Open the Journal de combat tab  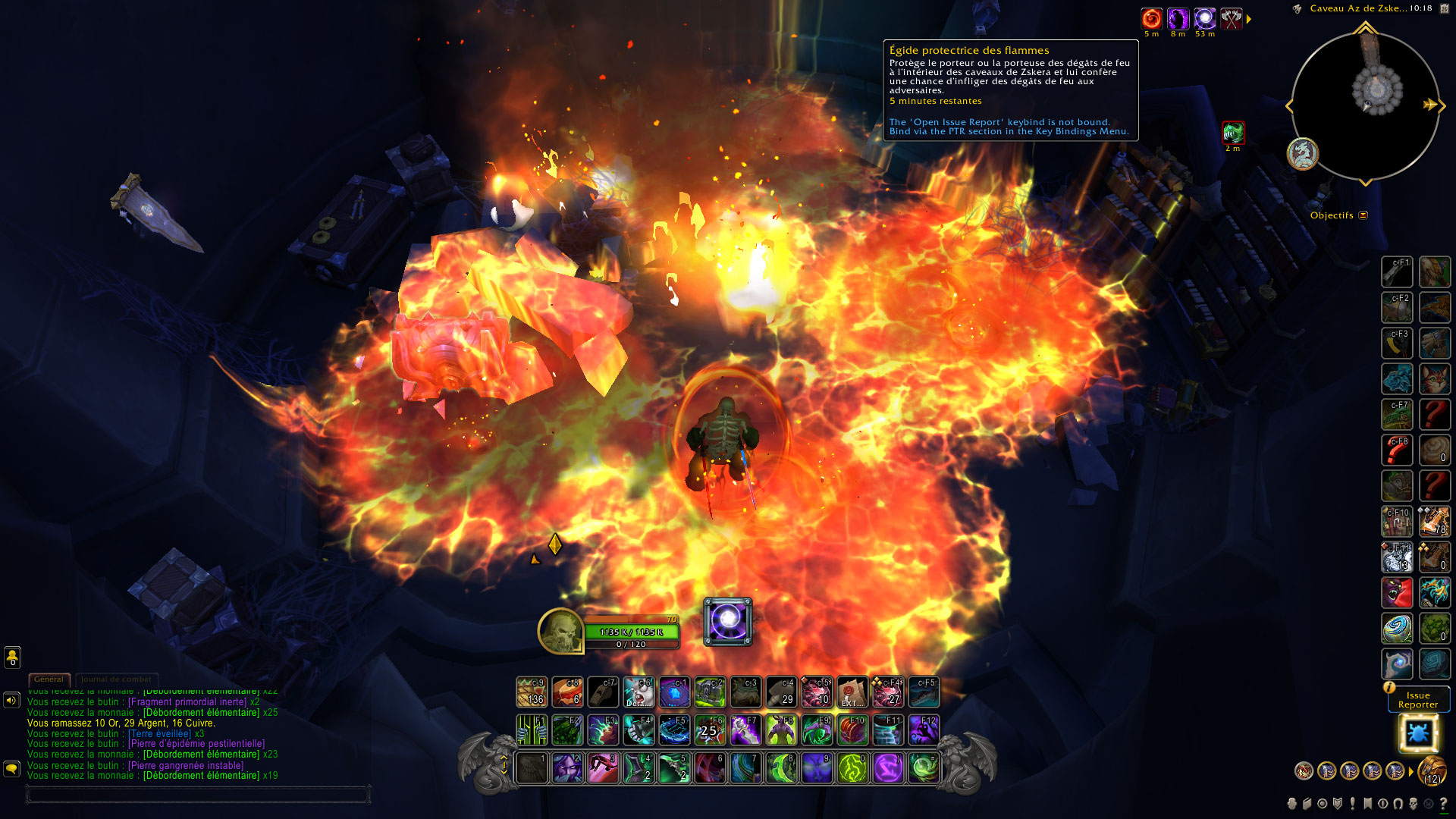(116, 679)
